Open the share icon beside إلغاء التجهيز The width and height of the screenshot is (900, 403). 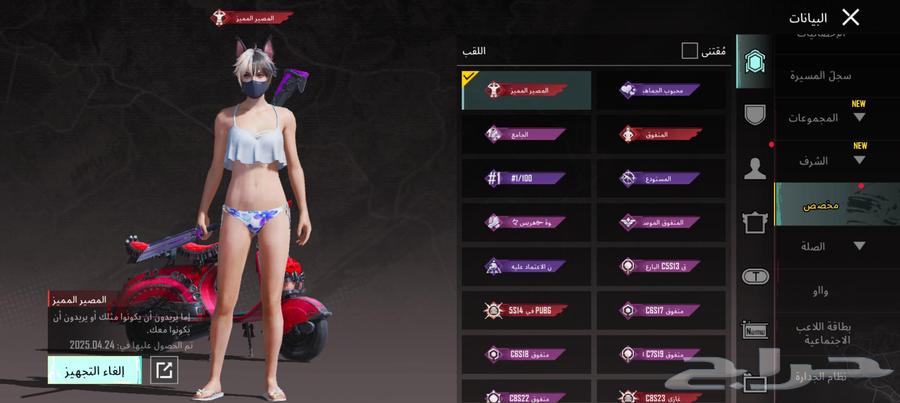pyautogui.click(x=164, y=371)
